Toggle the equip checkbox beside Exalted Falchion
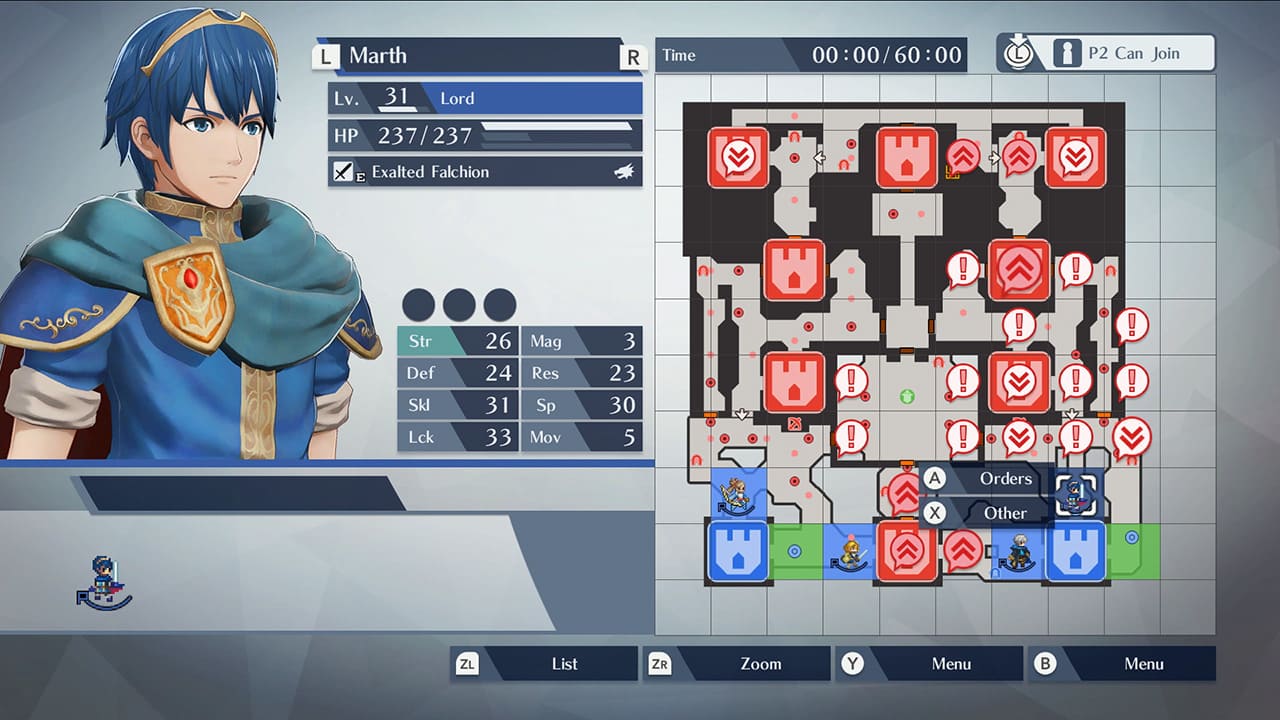The image size is (1280, 720). (x=343, y=171)
